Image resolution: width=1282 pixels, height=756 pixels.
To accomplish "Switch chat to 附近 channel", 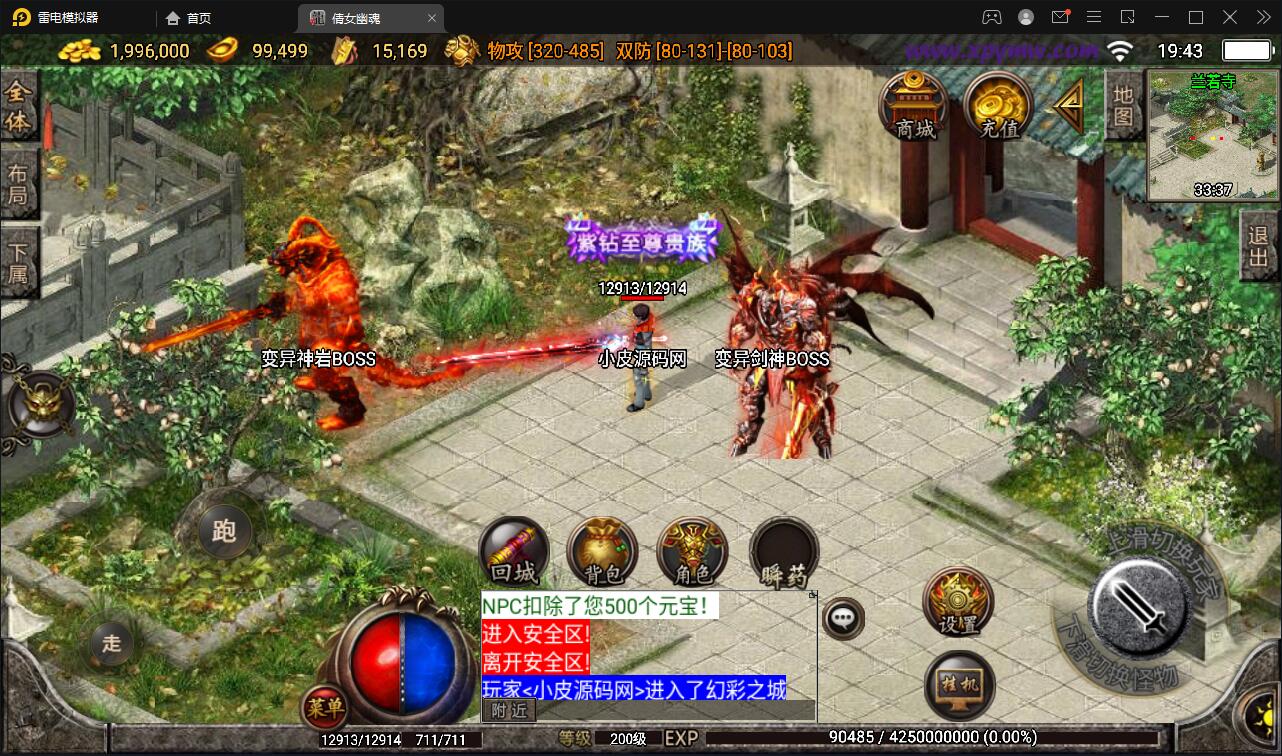I will point(510,710).
